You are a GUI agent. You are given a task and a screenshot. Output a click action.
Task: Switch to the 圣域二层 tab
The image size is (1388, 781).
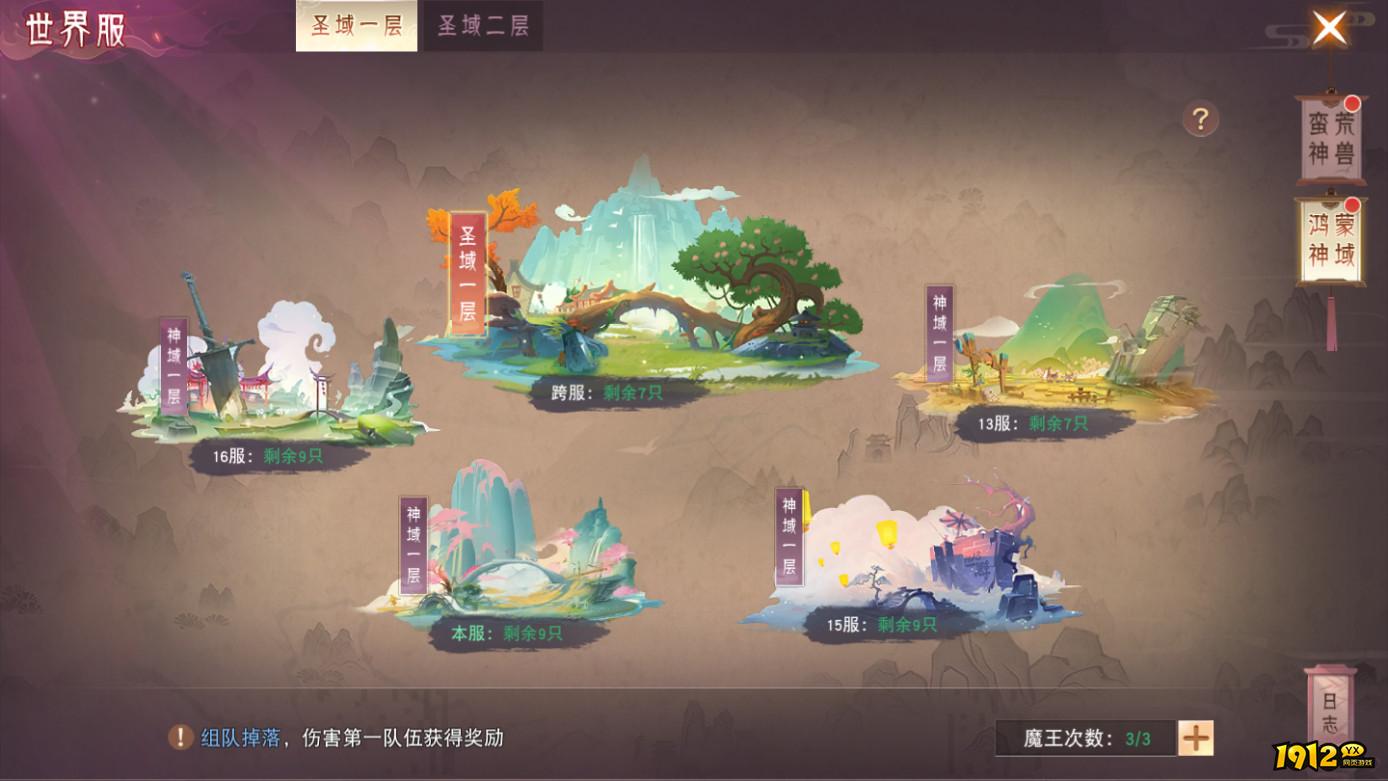pyautogui.click(x=483, y=26)
